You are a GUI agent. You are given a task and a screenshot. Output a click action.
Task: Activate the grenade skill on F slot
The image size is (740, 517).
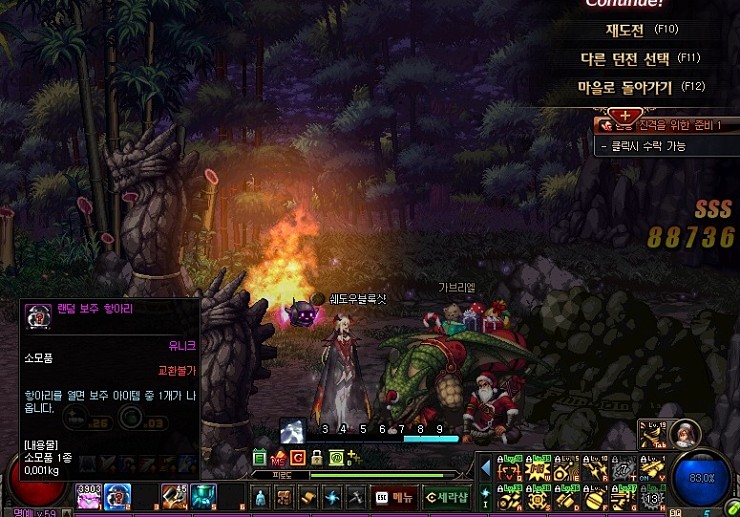pyautogui.click(x=596, y=498)
